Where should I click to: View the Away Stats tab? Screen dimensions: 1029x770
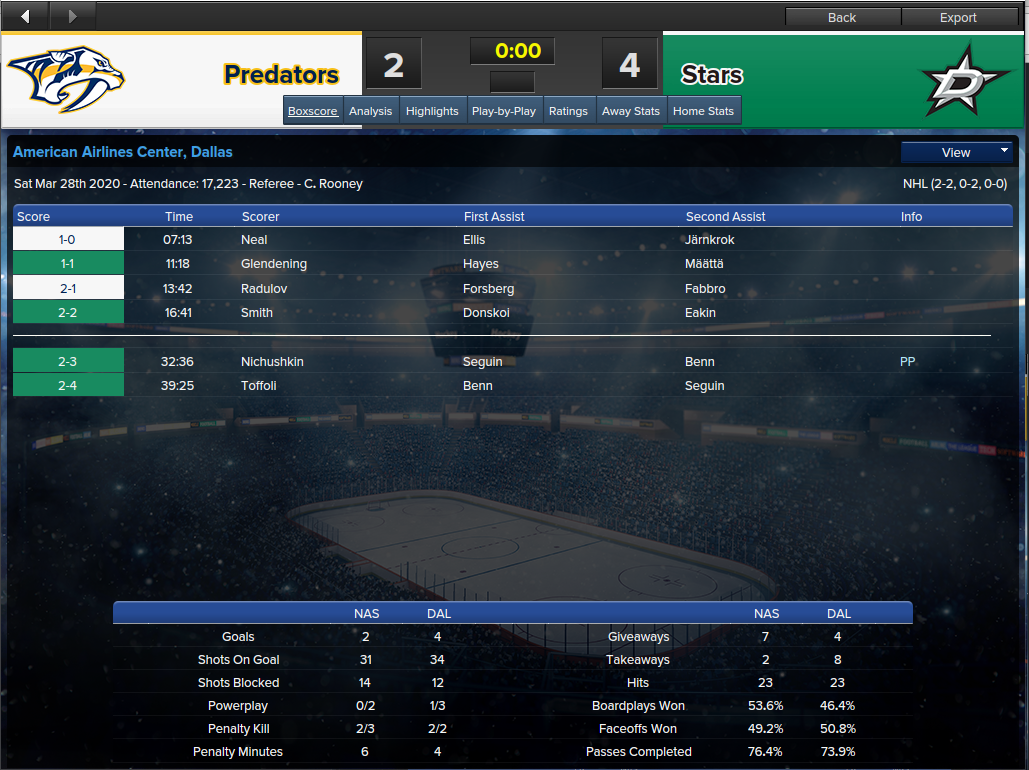click(x=631, y=111)
